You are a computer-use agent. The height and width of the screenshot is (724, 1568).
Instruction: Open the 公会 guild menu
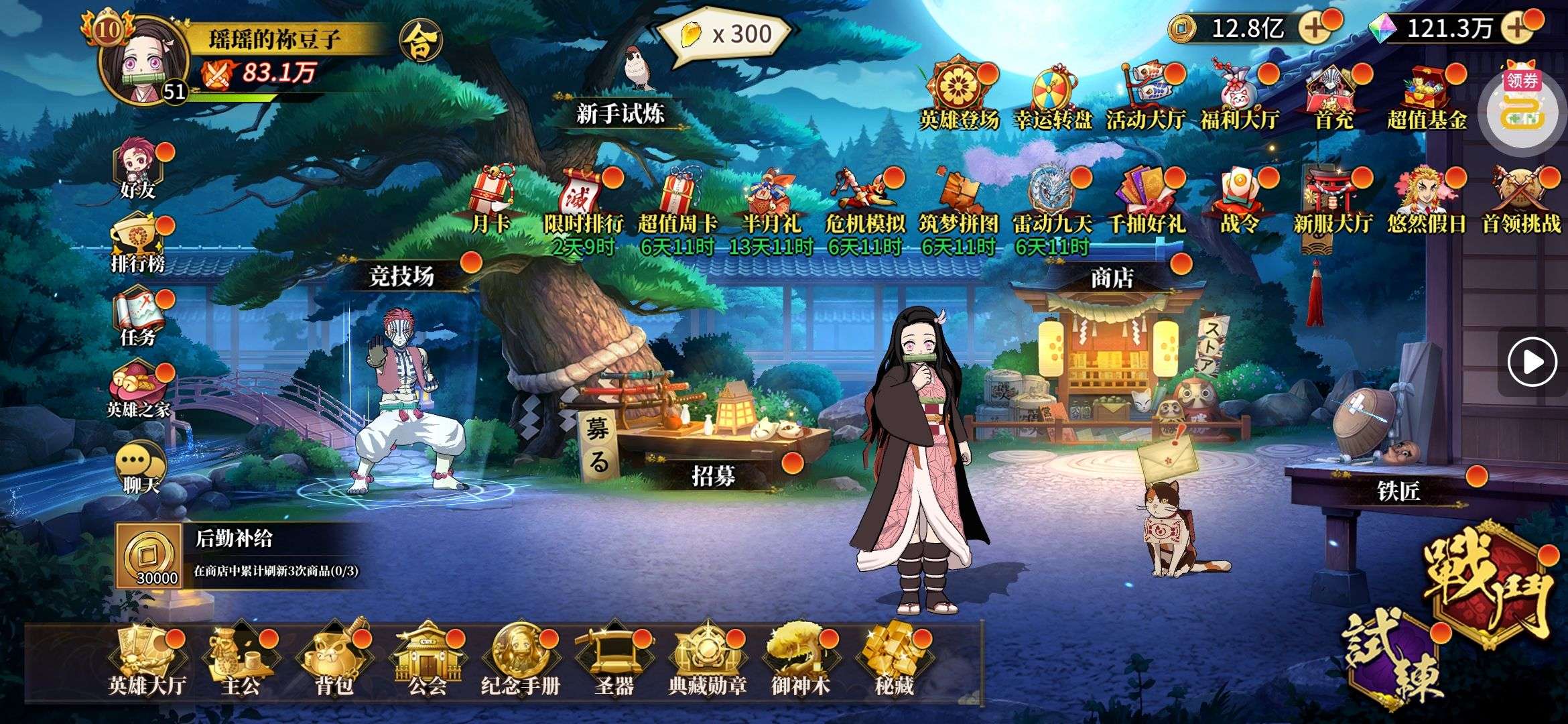[x=427, y=660]
